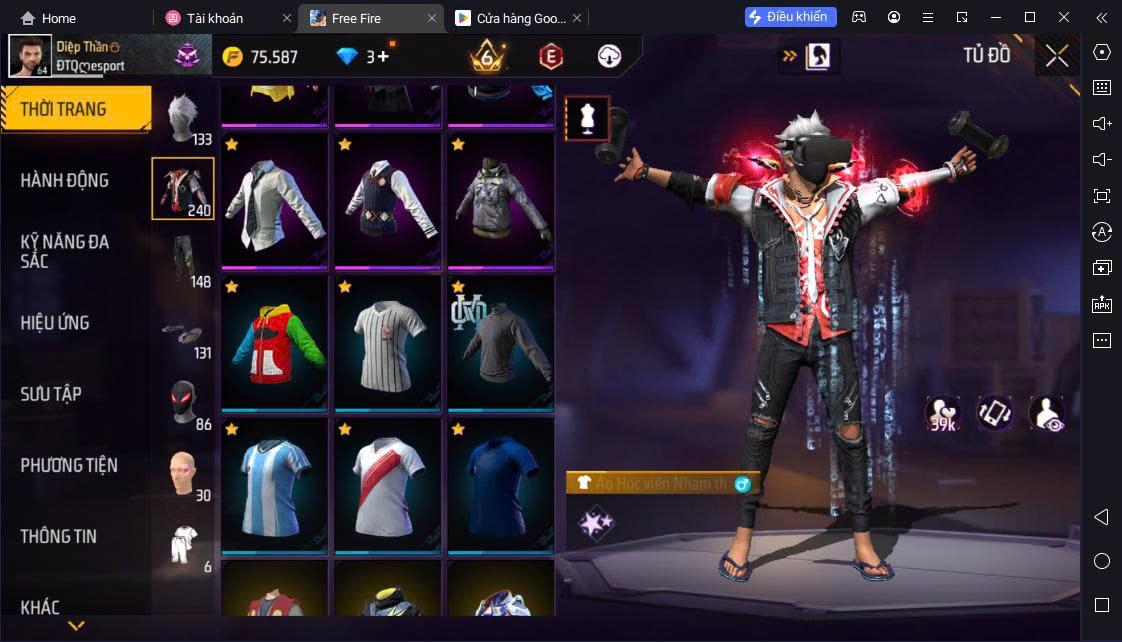
Task: Go to the Phương Tiện tab
Action: pyautogui.click(x=69, y=465)
